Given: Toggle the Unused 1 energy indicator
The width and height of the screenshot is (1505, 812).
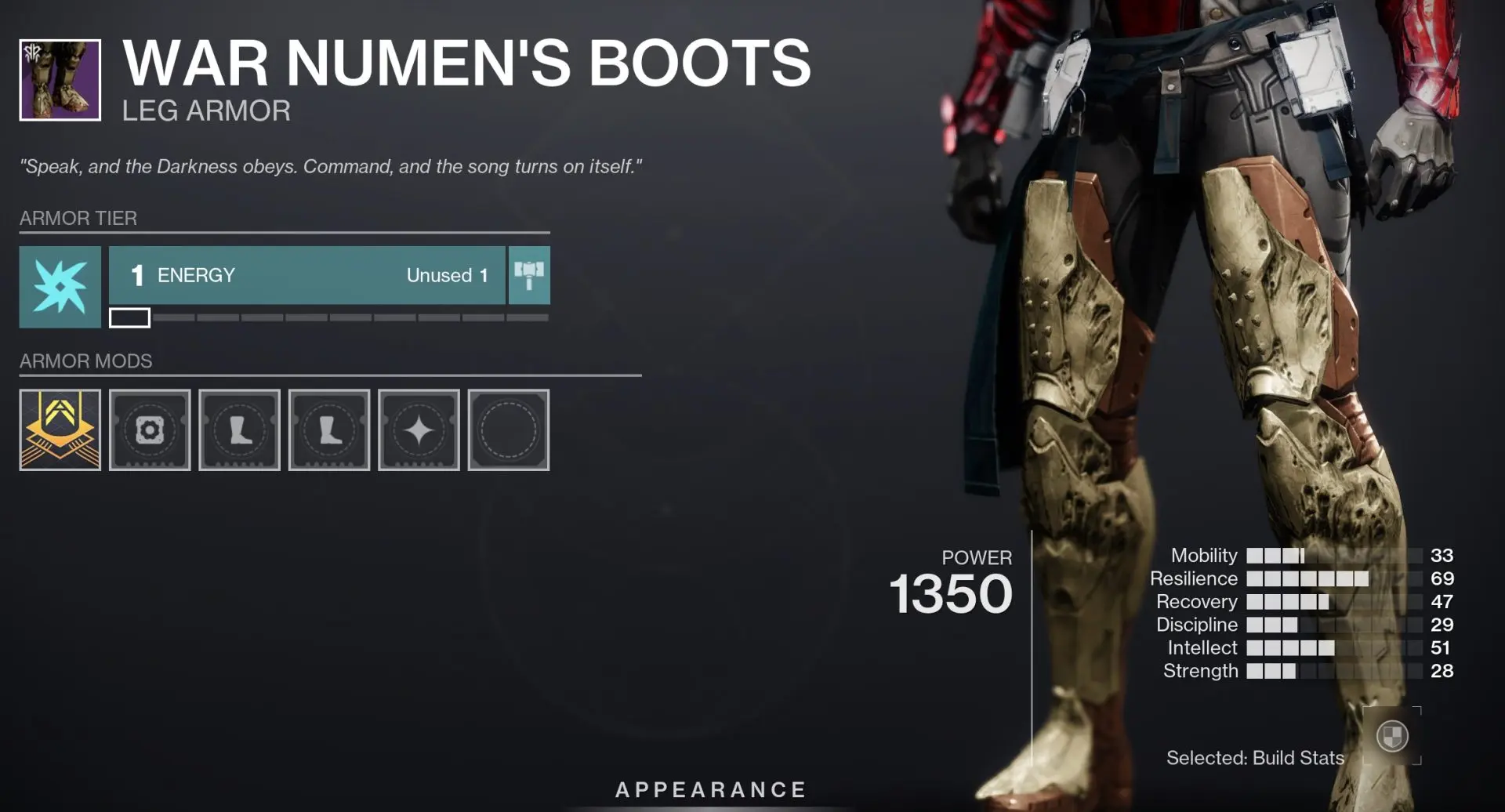Looking at the screenshot, I should 447,275.
